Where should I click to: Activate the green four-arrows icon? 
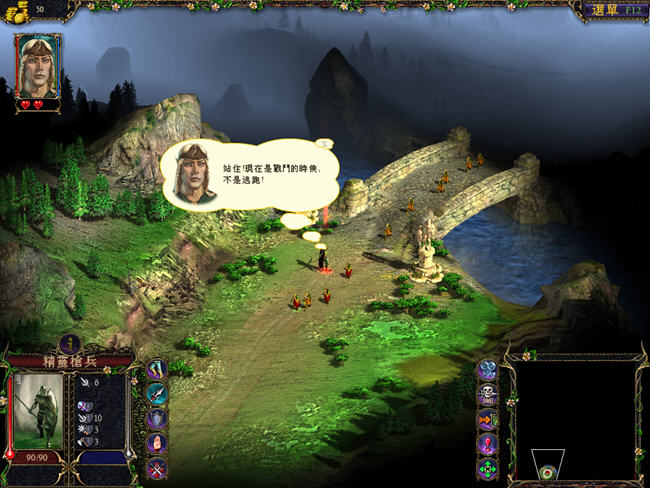pos(487,468)
